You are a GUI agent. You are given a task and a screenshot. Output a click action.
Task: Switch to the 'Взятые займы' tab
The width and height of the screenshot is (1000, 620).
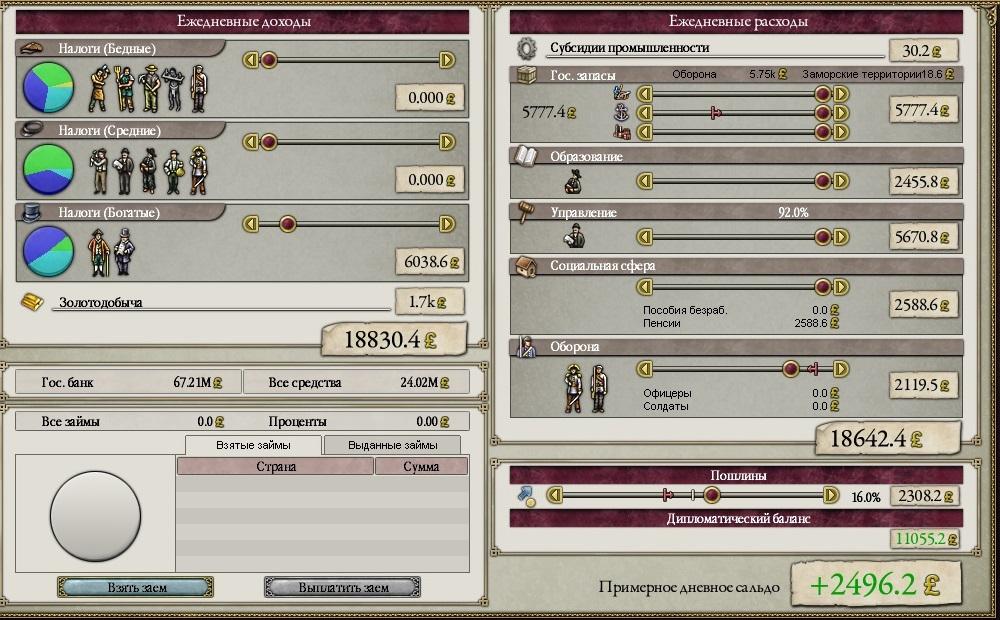tap(253, 444)
